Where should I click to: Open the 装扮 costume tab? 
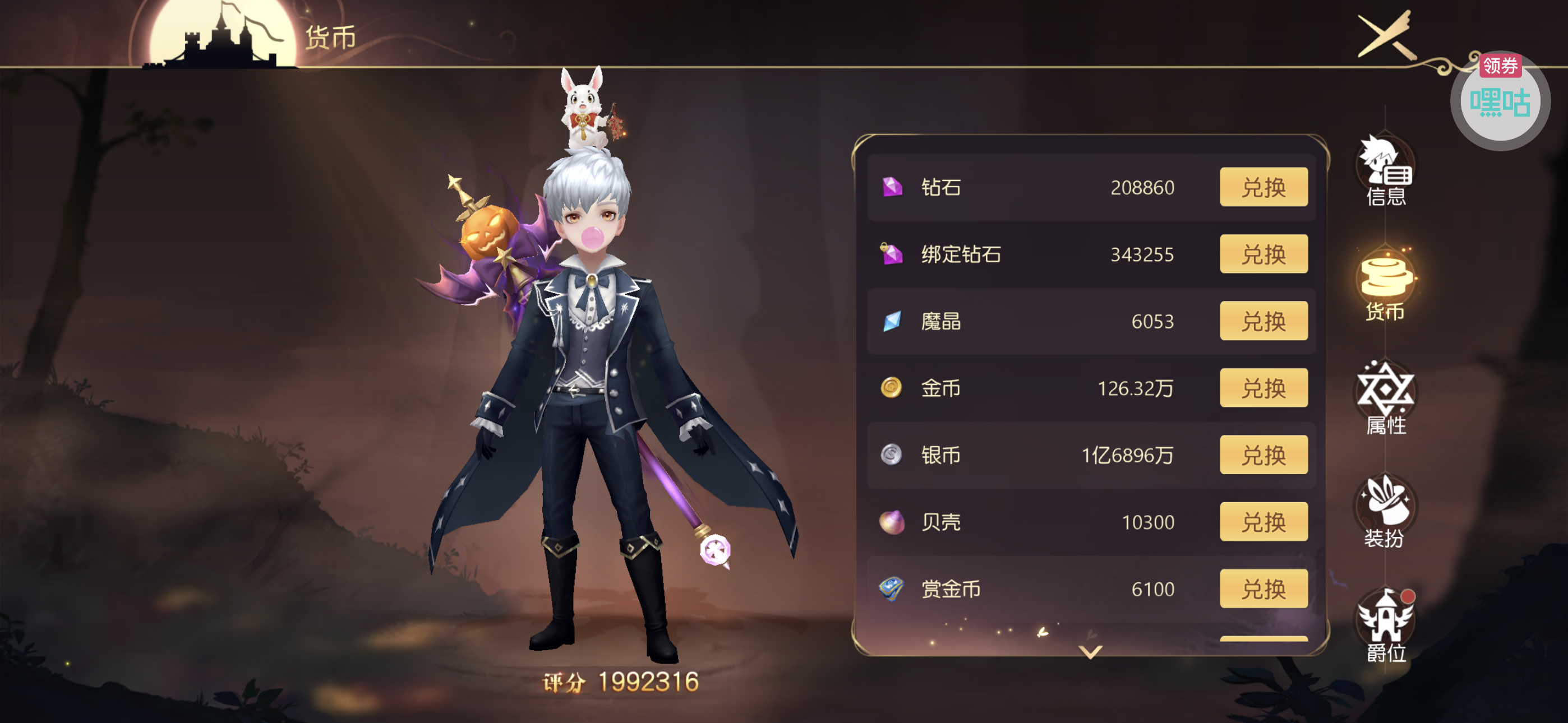coord(1385,512)
